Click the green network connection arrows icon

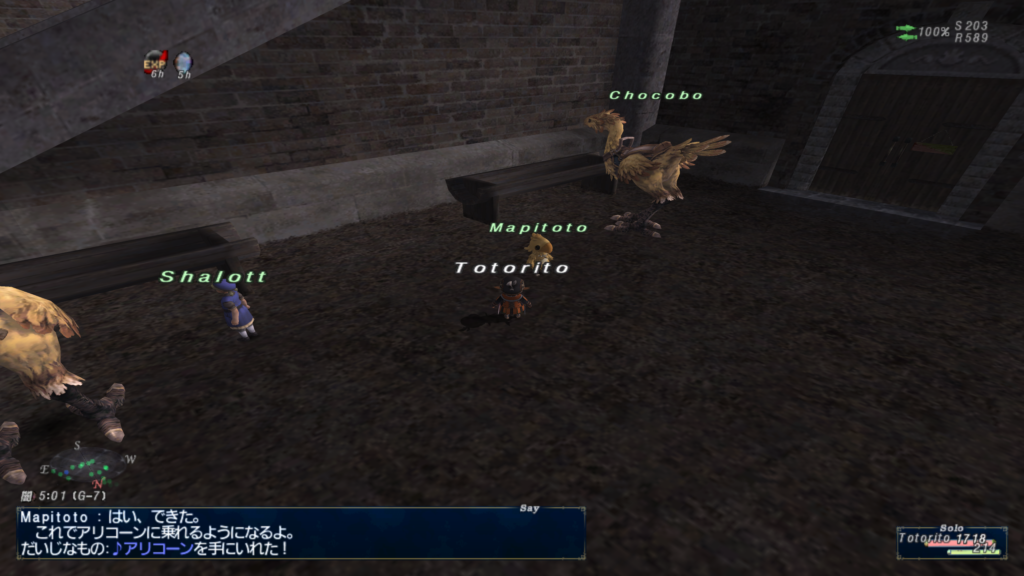(x=906, y=33)
